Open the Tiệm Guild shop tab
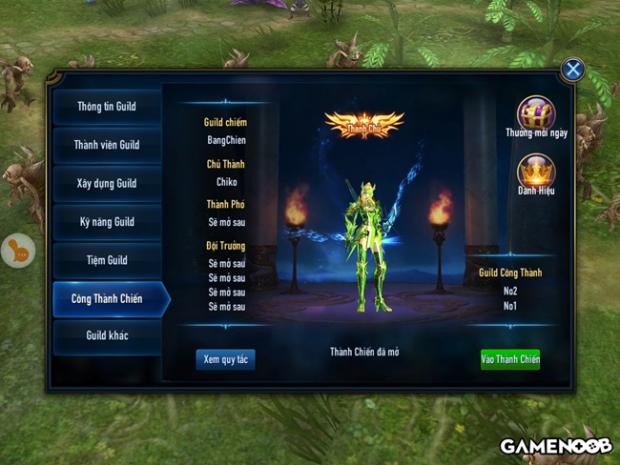 point(106,260)
